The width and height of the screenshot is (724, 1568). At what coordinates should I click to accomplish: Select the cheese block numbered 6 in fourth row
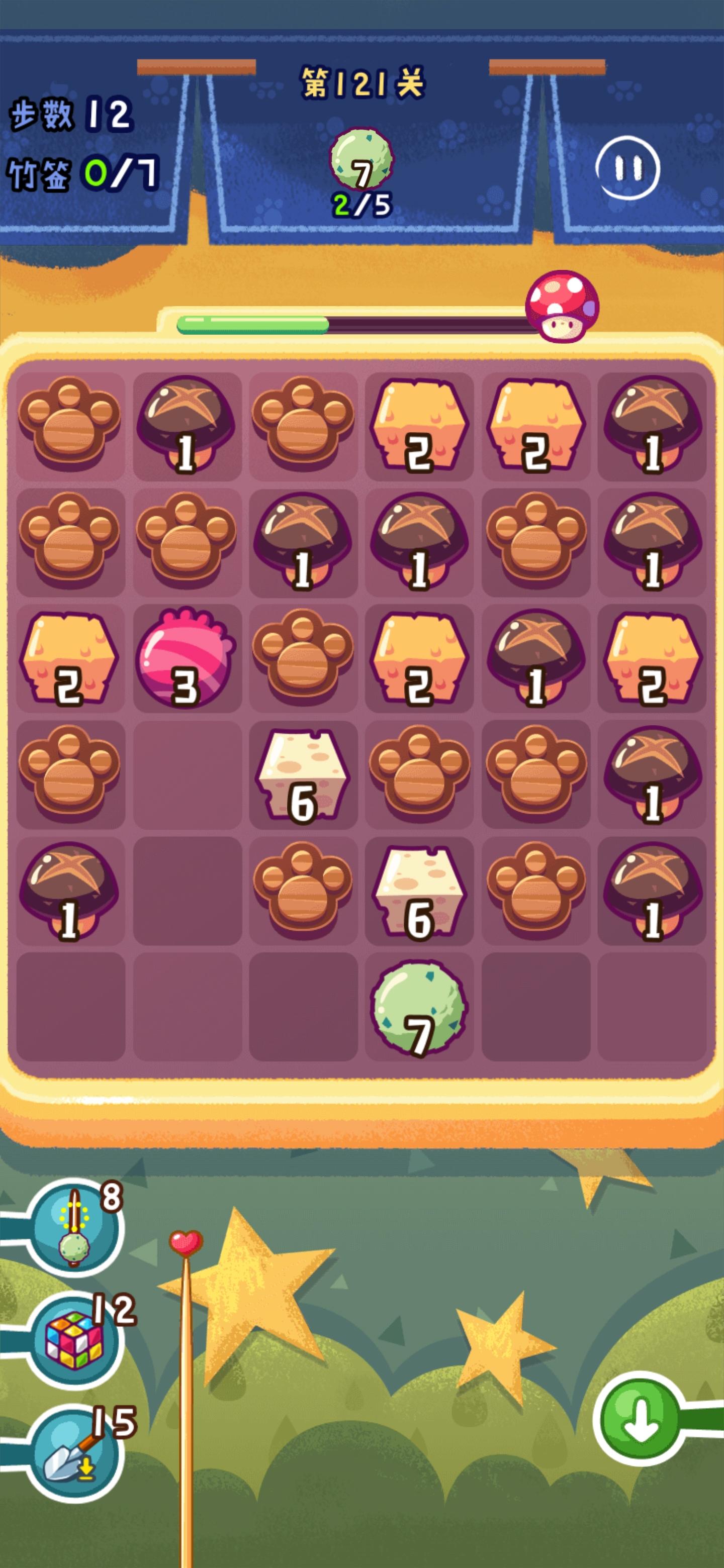(x=303, y=776)
